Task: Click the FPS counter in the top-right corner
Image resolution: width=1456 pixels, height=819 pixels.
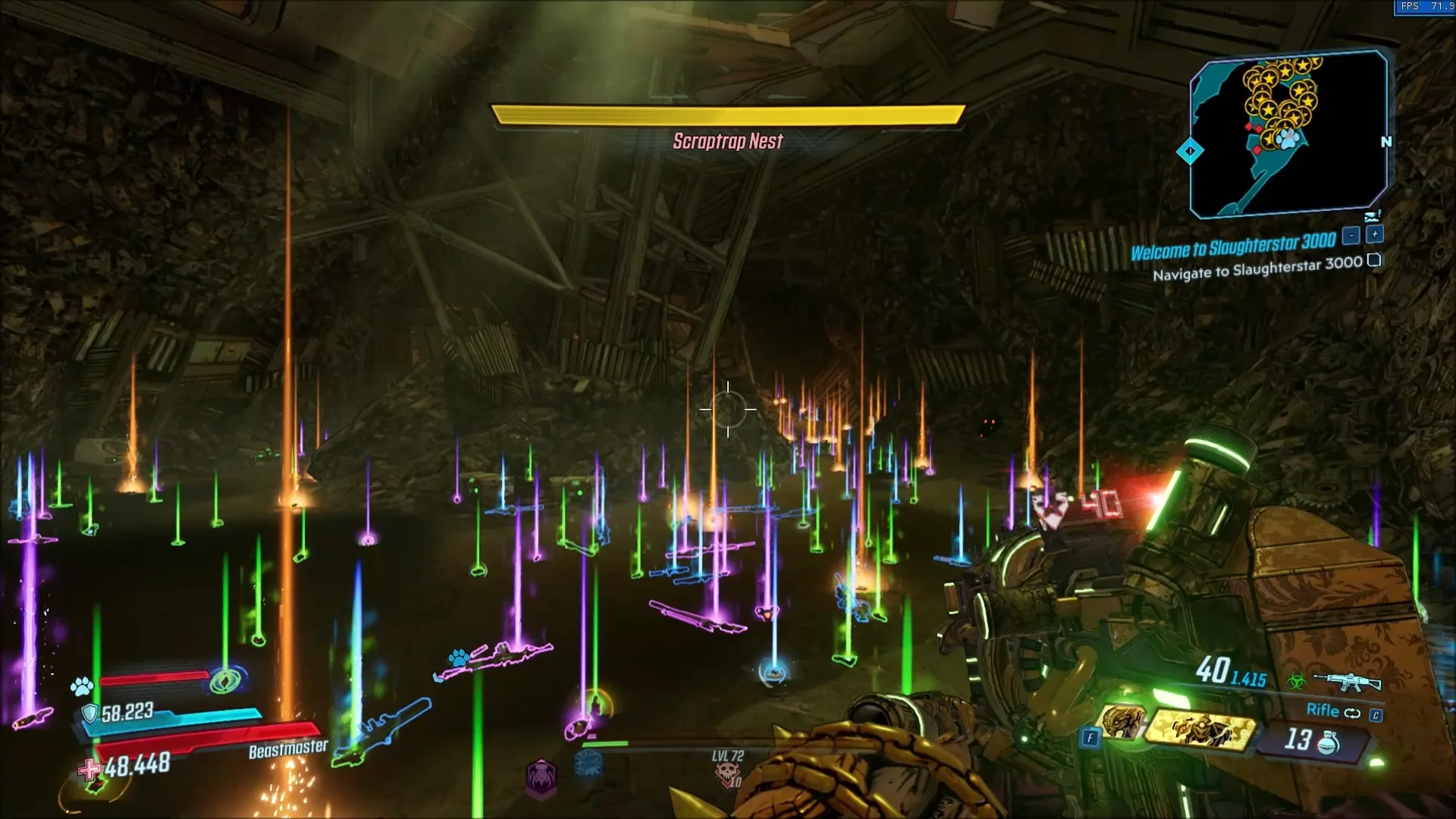Action: click(x=1423, y=6)
